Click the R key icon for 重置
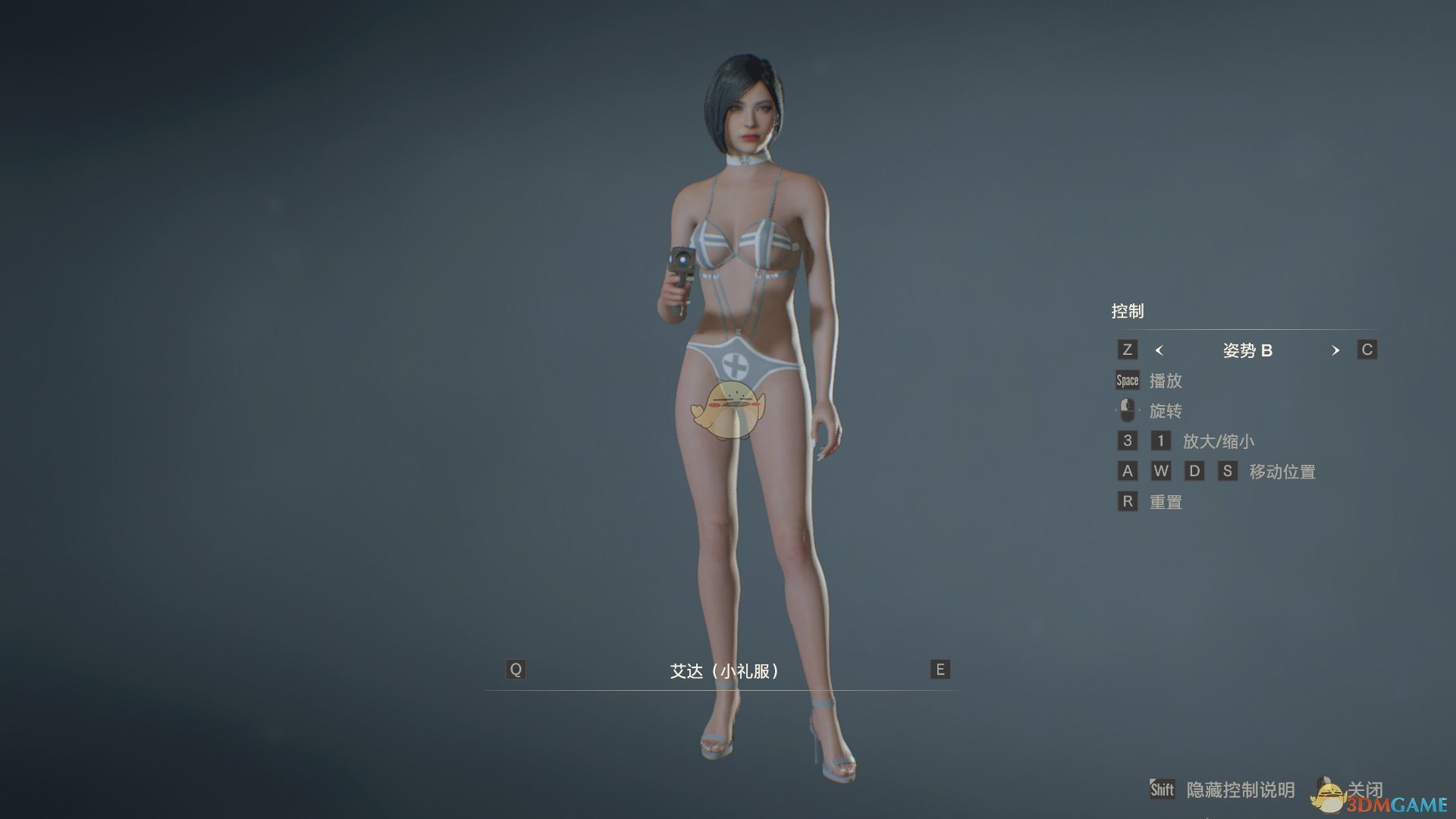 pyautogui.click(x=1127, y=501)
